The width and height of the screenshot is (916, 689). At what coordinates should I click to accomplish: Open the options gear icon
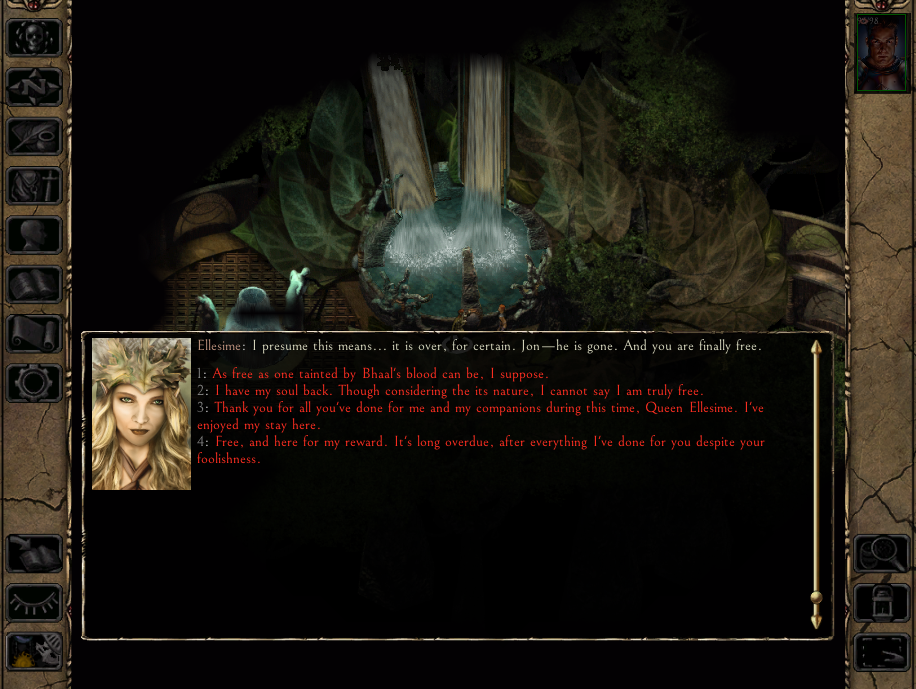[x=34, y=383]
